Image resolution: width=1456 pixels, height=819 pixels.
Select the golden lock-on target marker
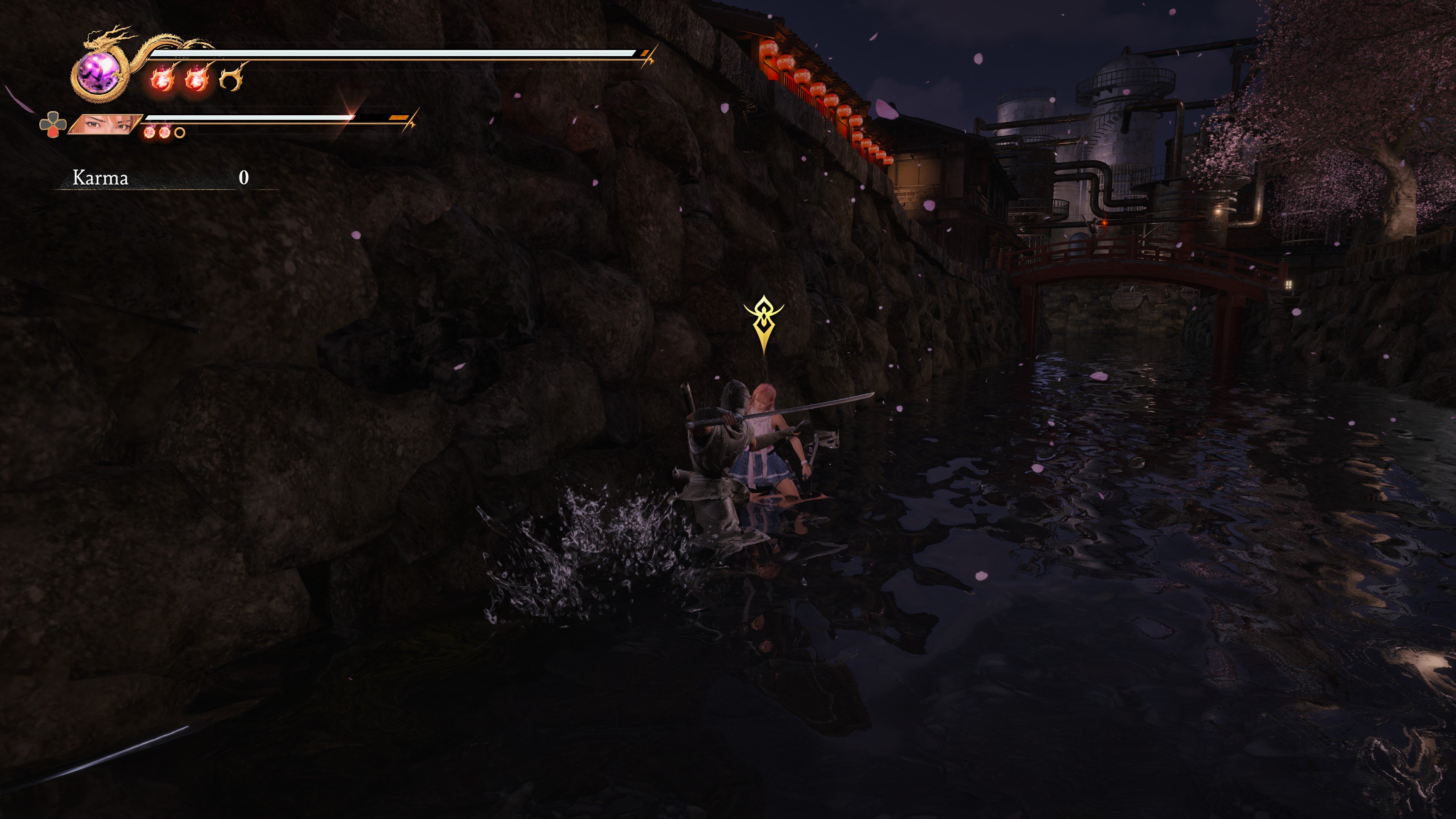tap(764, 322)
